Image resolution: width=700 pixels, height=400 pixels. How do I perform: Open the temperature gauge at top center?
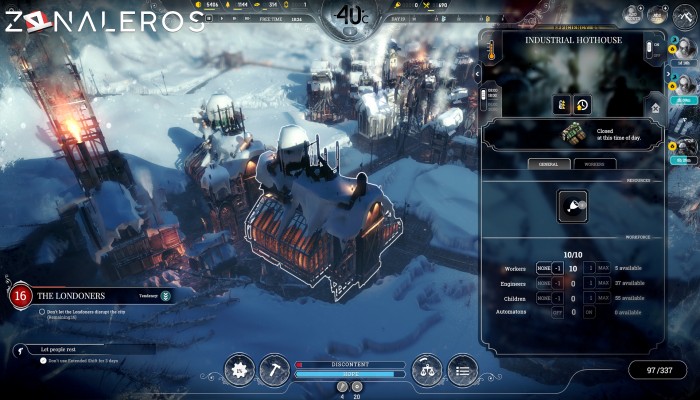(350, 16)
